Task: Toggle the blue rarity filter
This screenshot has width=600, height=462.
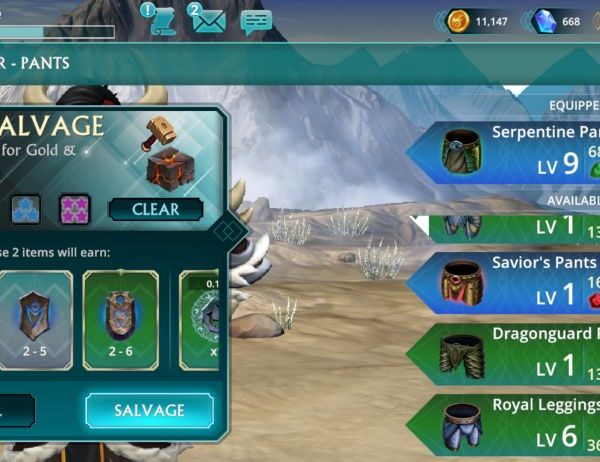Action: point(25,209)
